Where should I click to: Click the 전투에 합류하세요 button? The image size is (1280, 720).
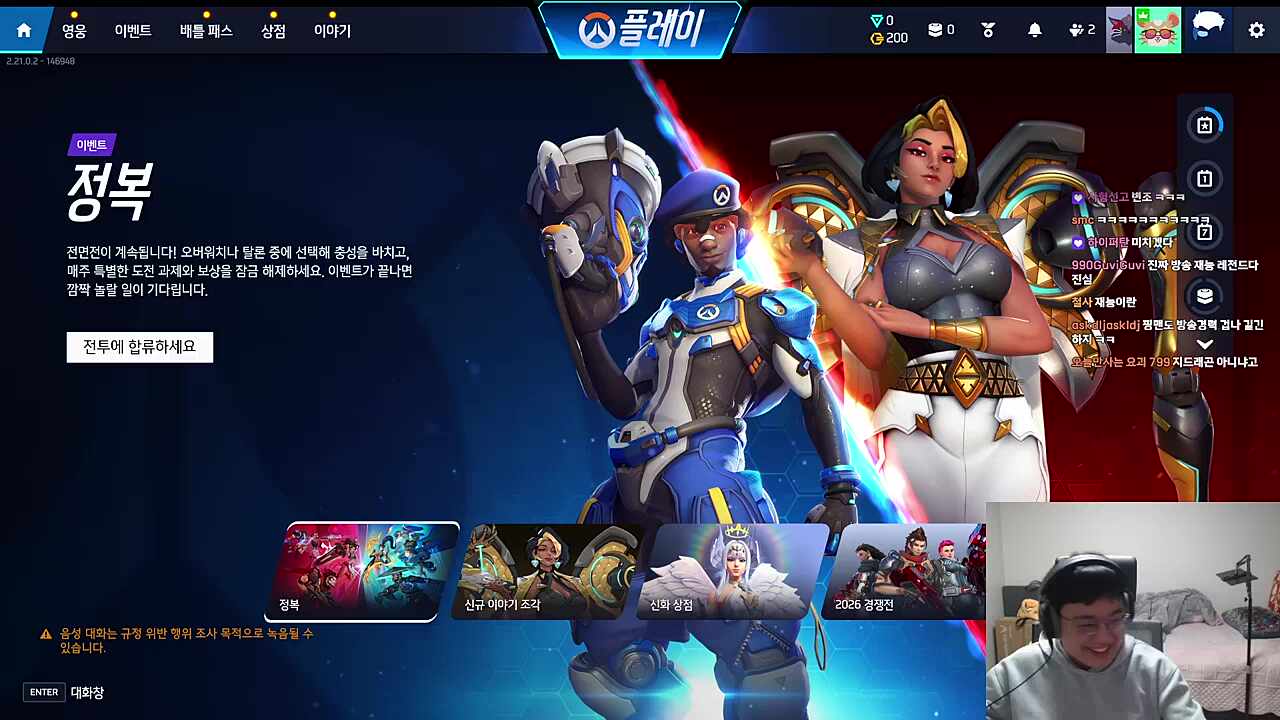click(139, 347)
